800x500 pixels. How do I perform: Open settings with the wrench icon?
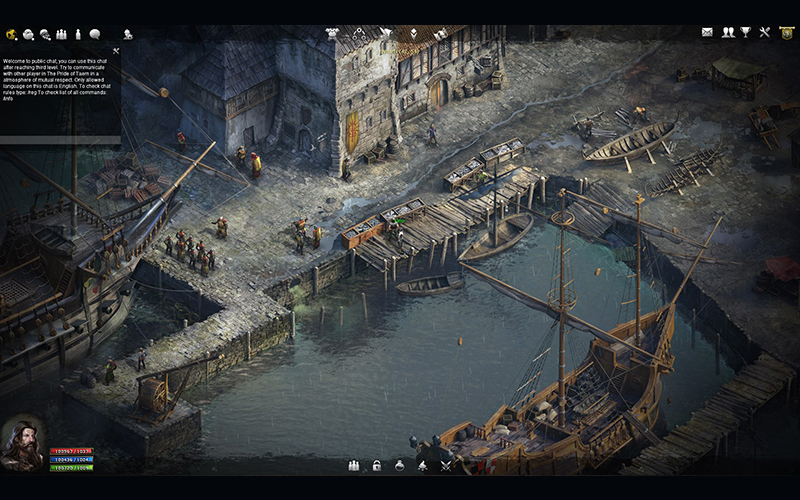click(765, 33)
